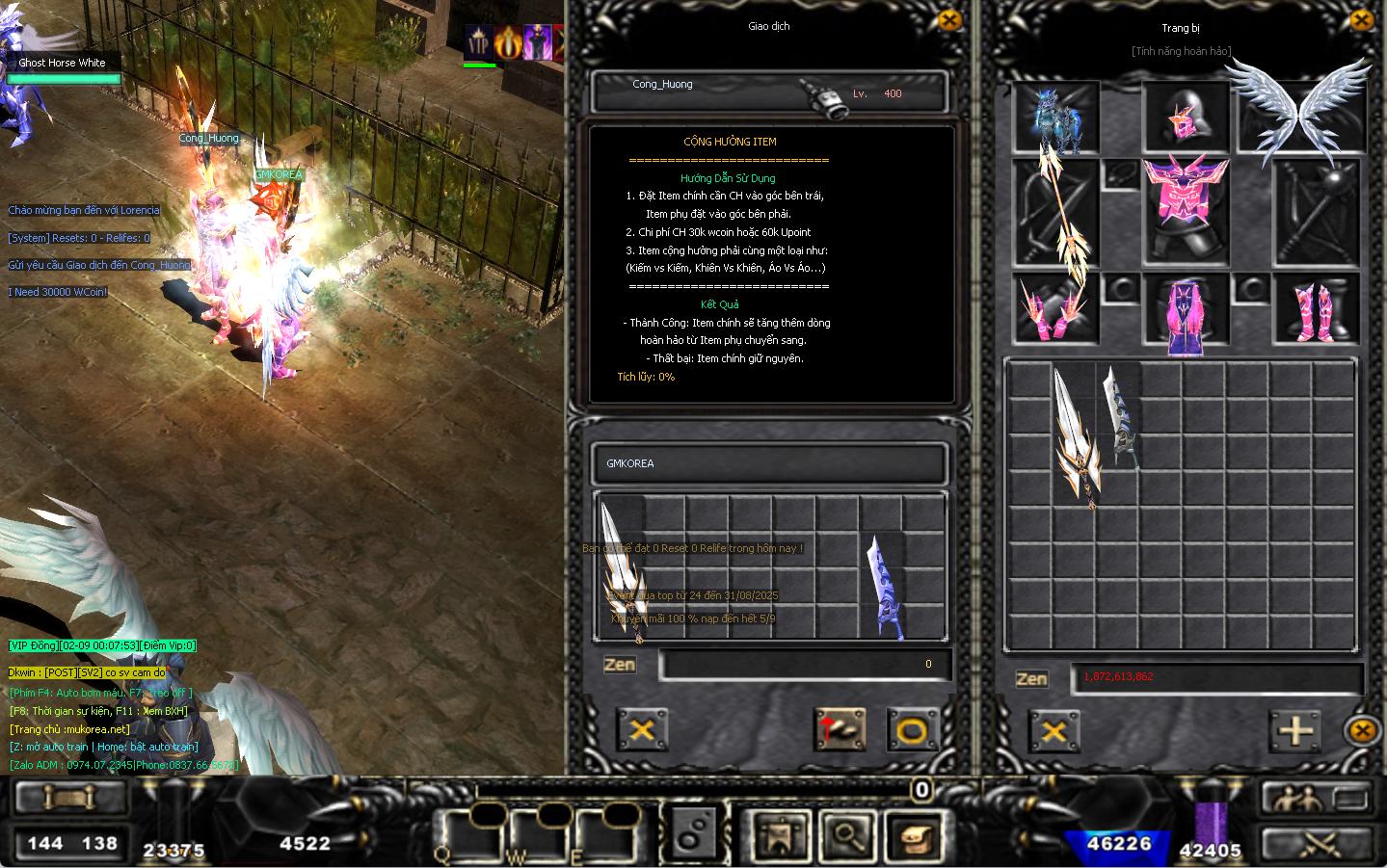
Task: Open the magnifying glass menu button
Action: (847, 835)
